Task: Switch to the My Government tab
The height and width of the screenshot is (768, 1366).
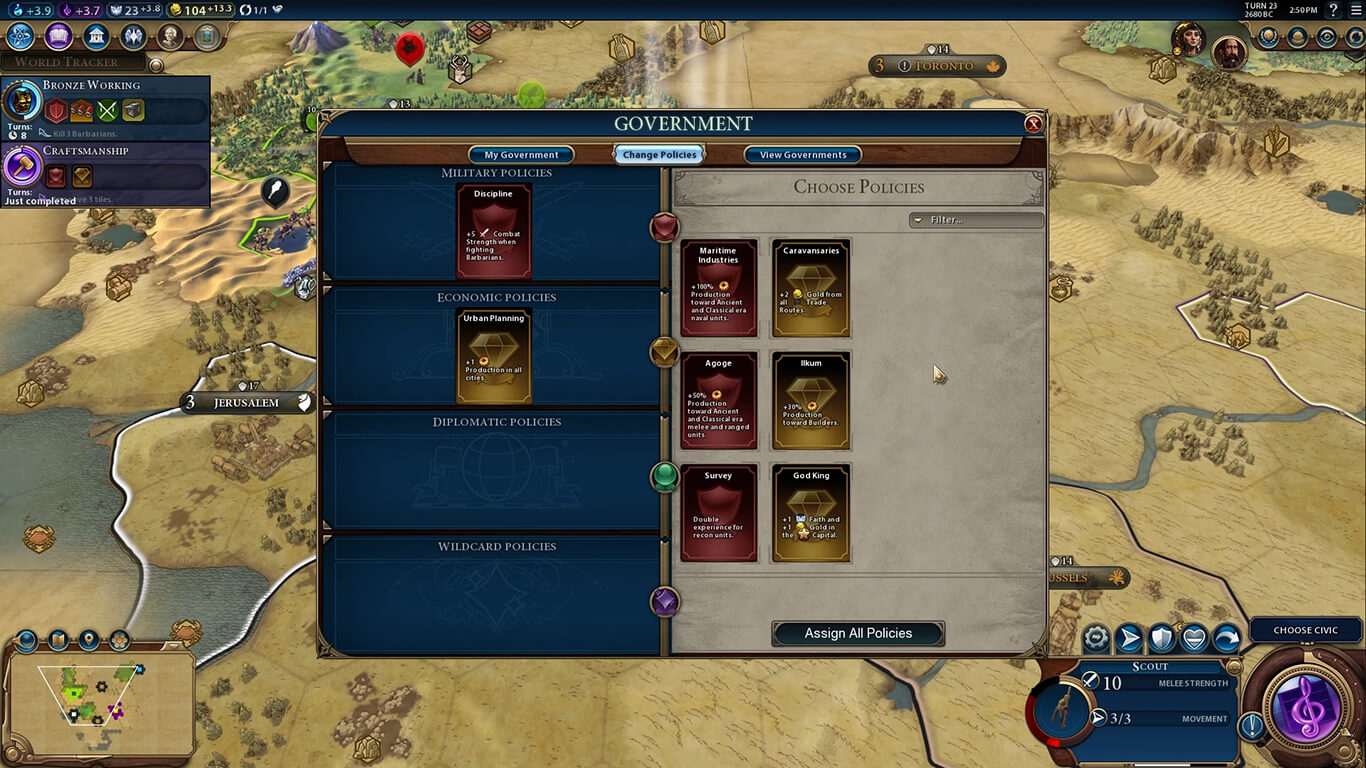Action: (x=521, y=155)
